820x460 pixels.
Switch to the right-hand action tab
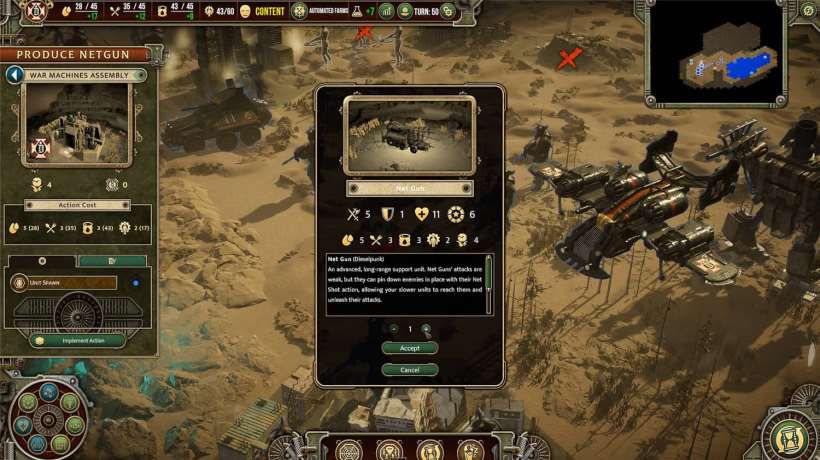(x=112, y=261)
